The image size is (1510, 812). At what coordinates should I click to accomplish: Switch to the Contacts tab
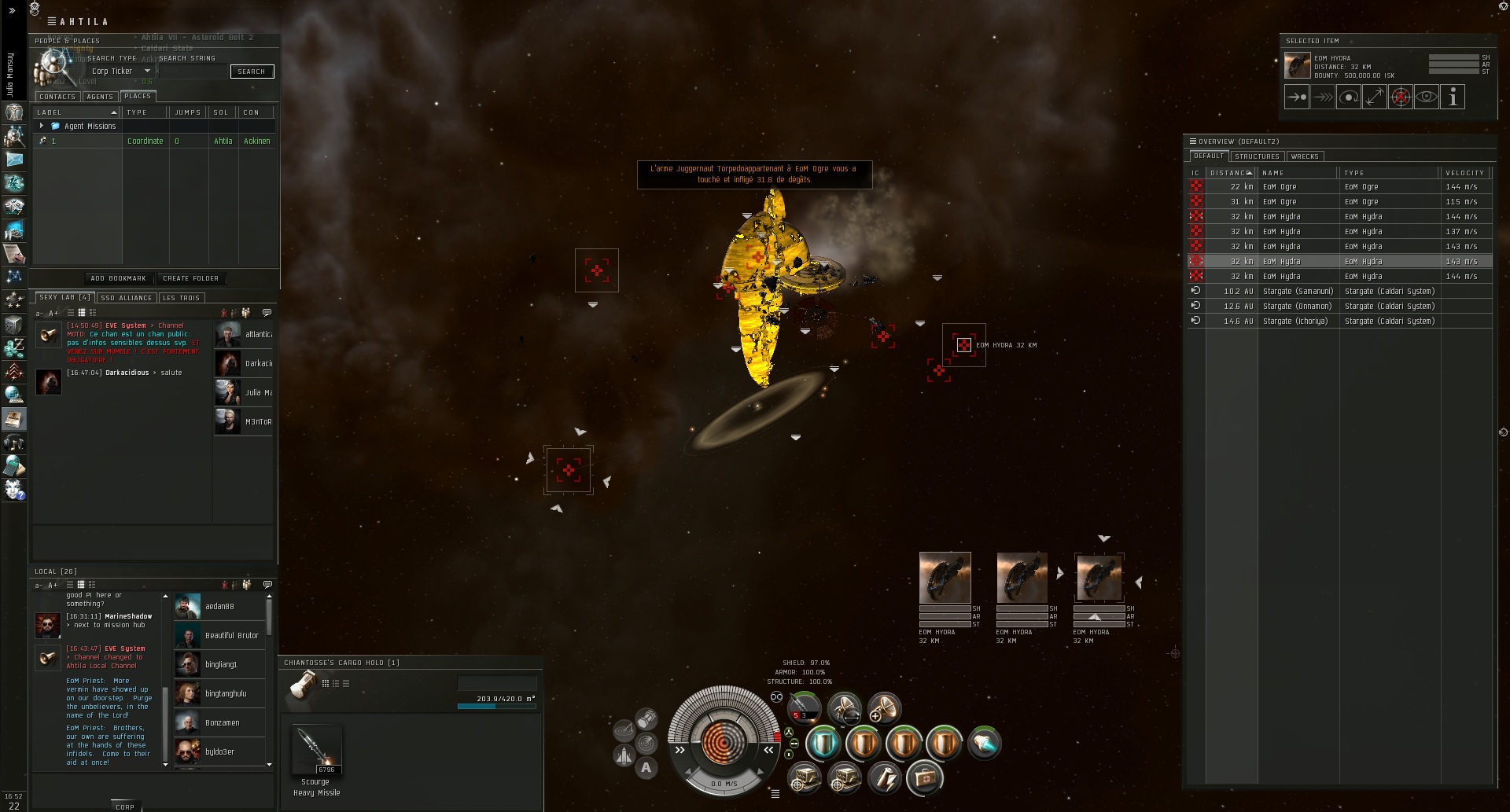(57, 97)
